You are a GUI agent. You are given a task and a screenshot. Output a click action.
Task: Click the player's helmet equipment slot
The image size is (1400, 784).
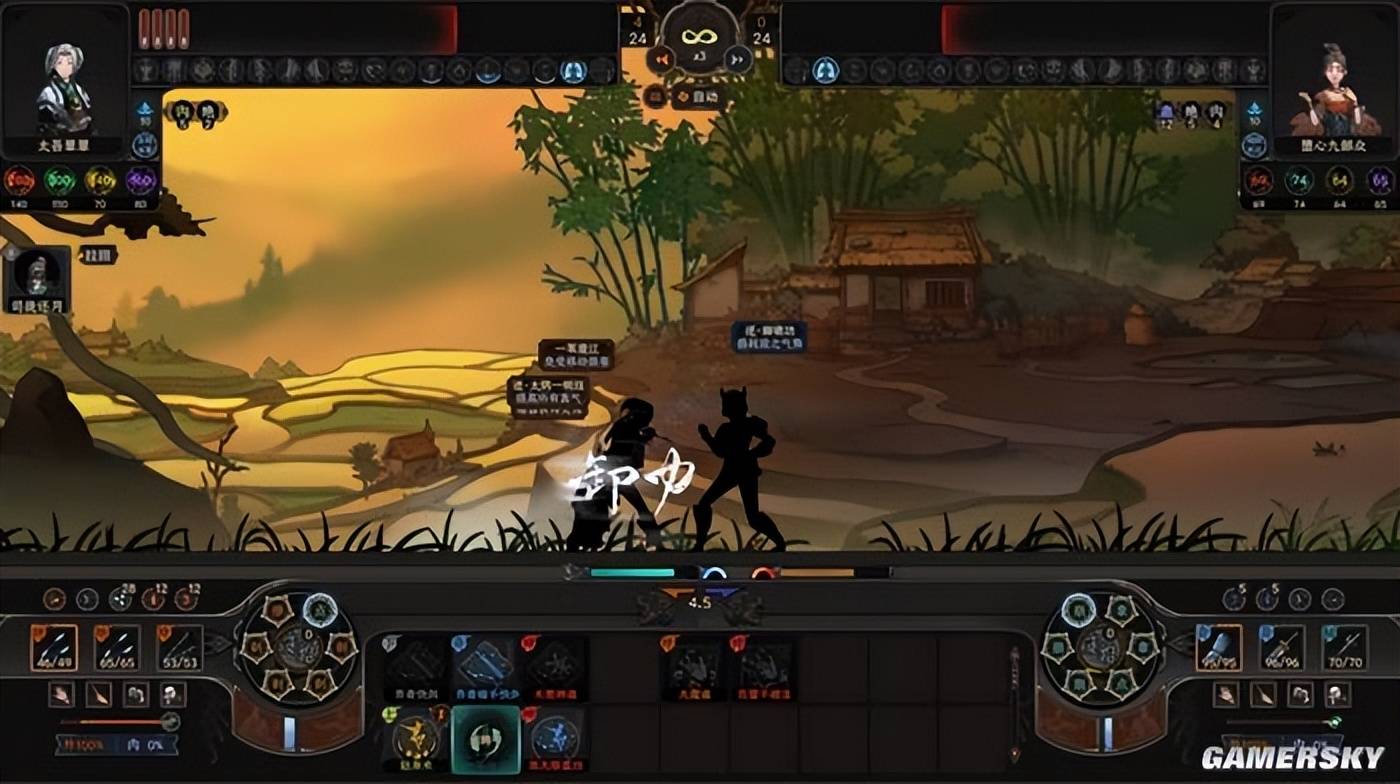tap(171, 694)
